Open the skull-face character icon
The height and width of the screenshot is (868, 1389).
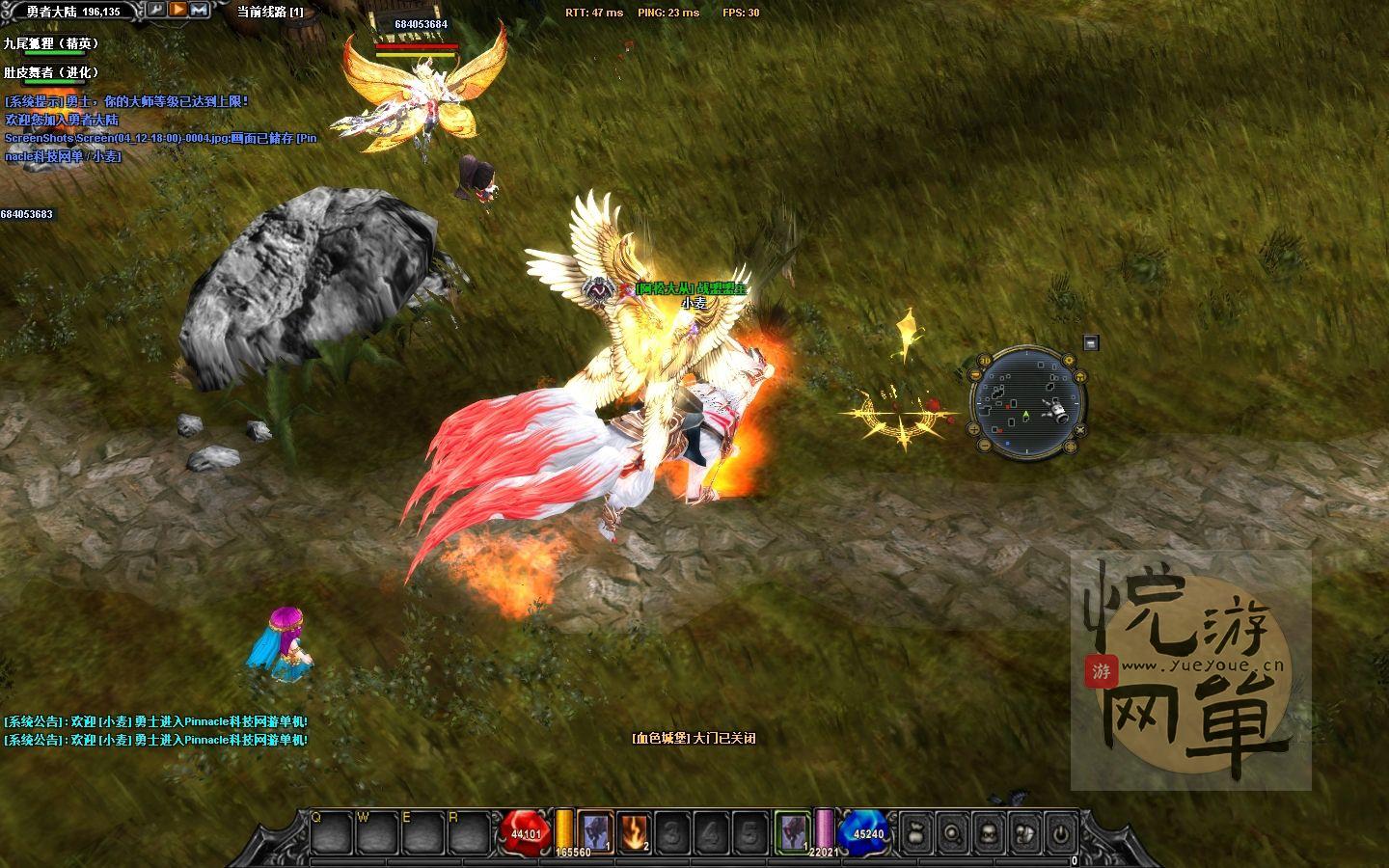989,832
